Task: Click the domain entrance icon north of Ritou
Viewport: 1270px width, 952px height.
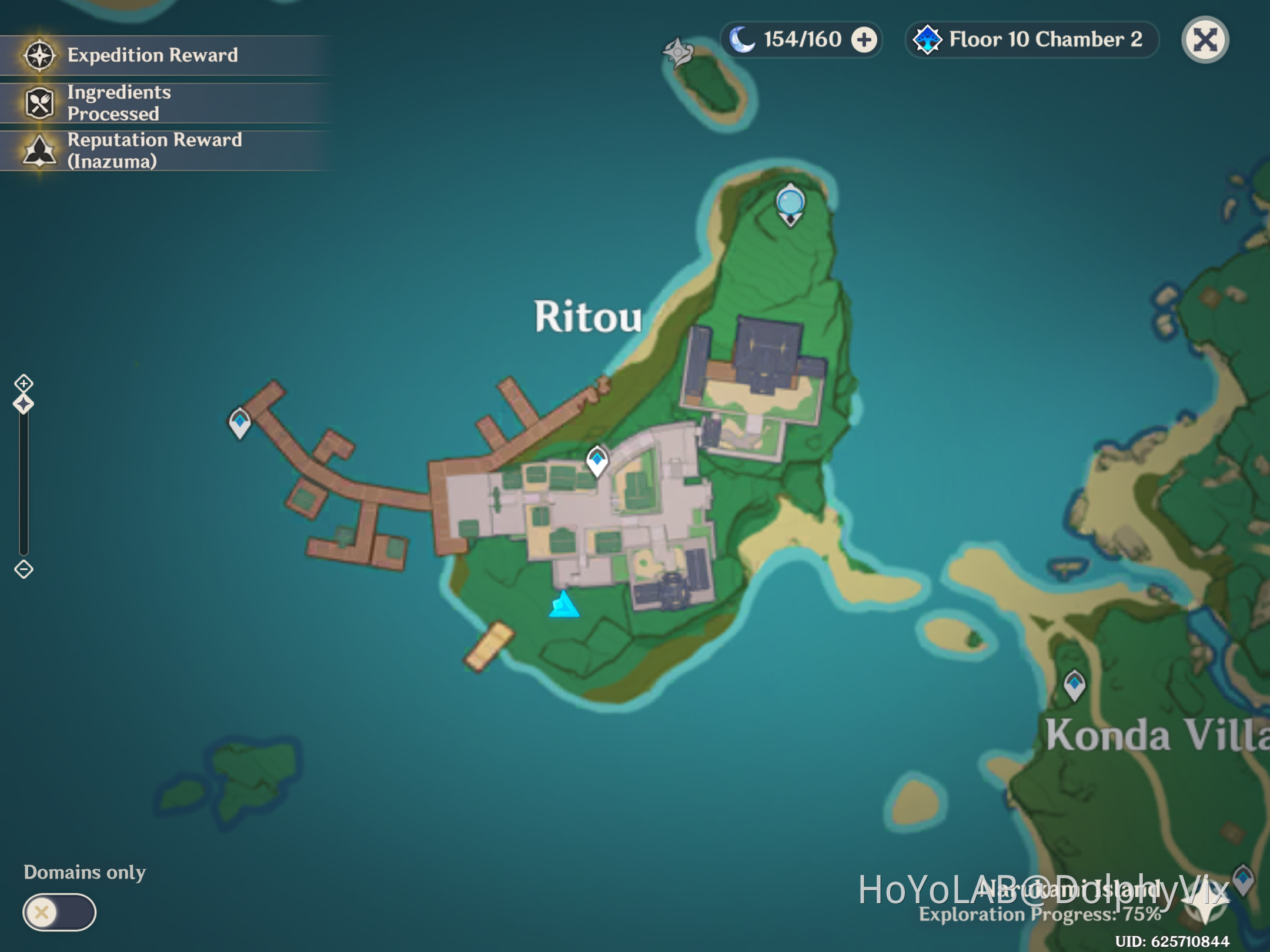Action: point(789,203)
